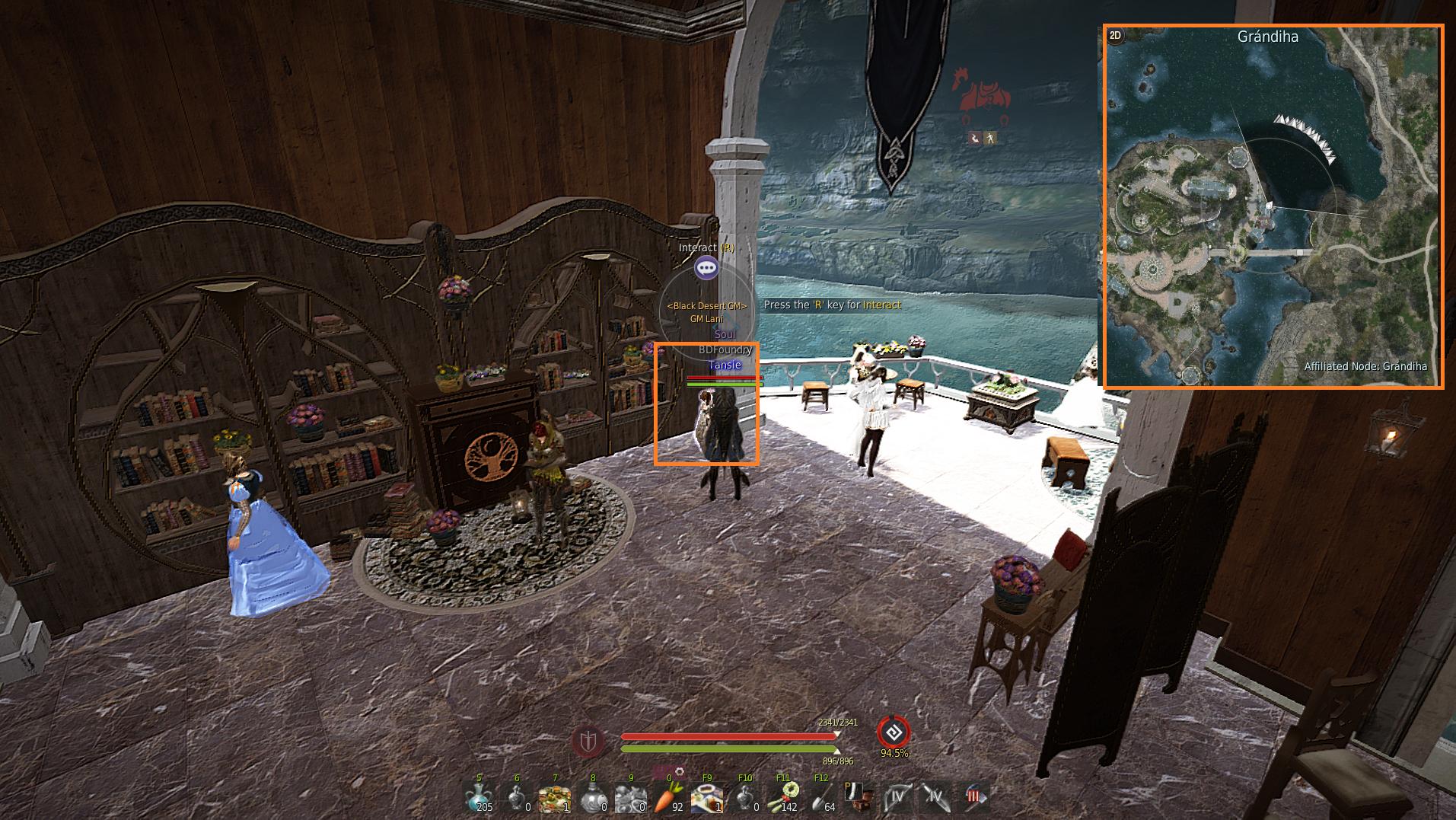1456x820 pixels.
Task: Use the carrot stack of 92
Action: 669,797
